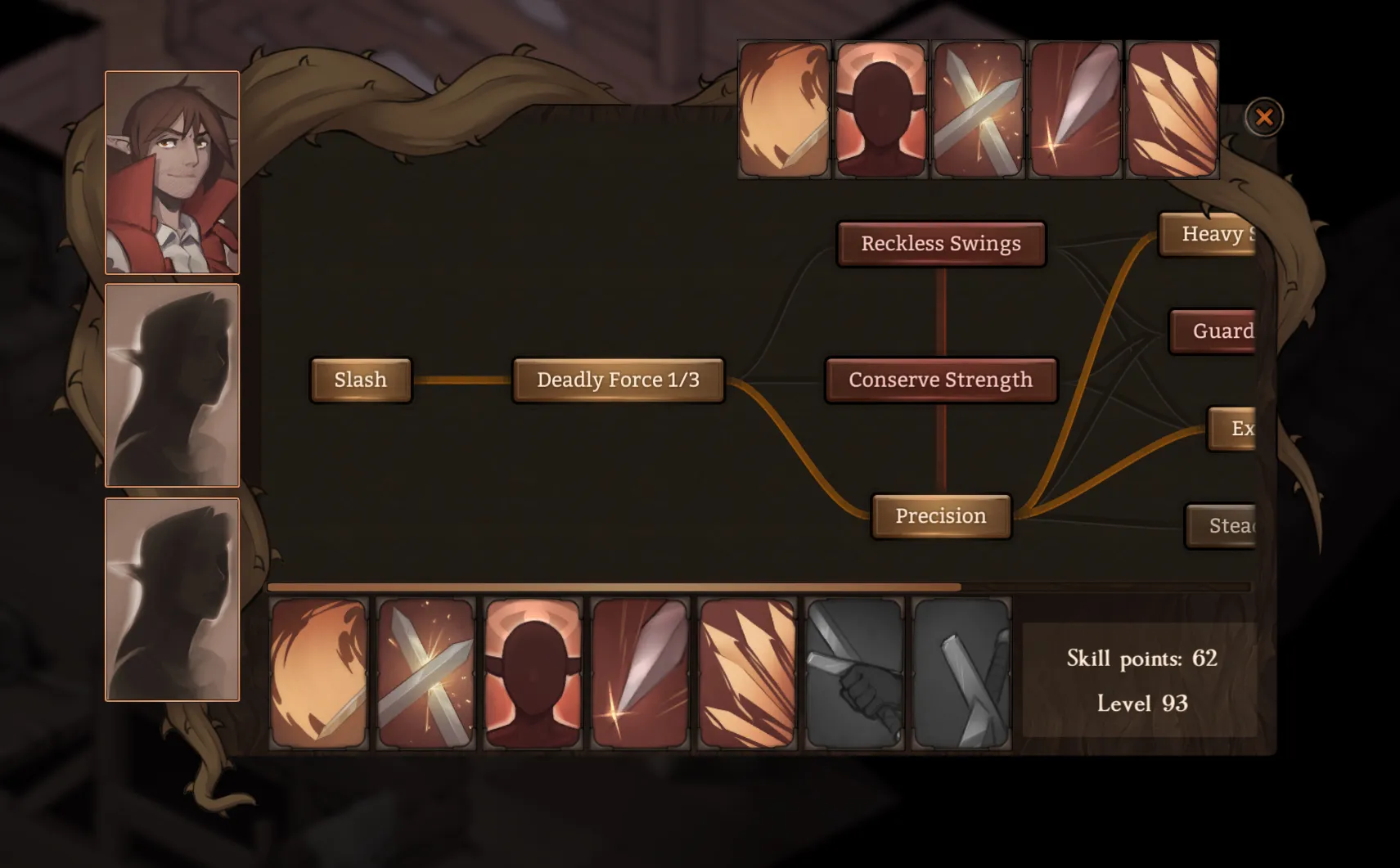Viewport: 1400px width, 868px height.
Task: Choose the greyed-out crossed blades skill card
Action: (x=961, y=673)
